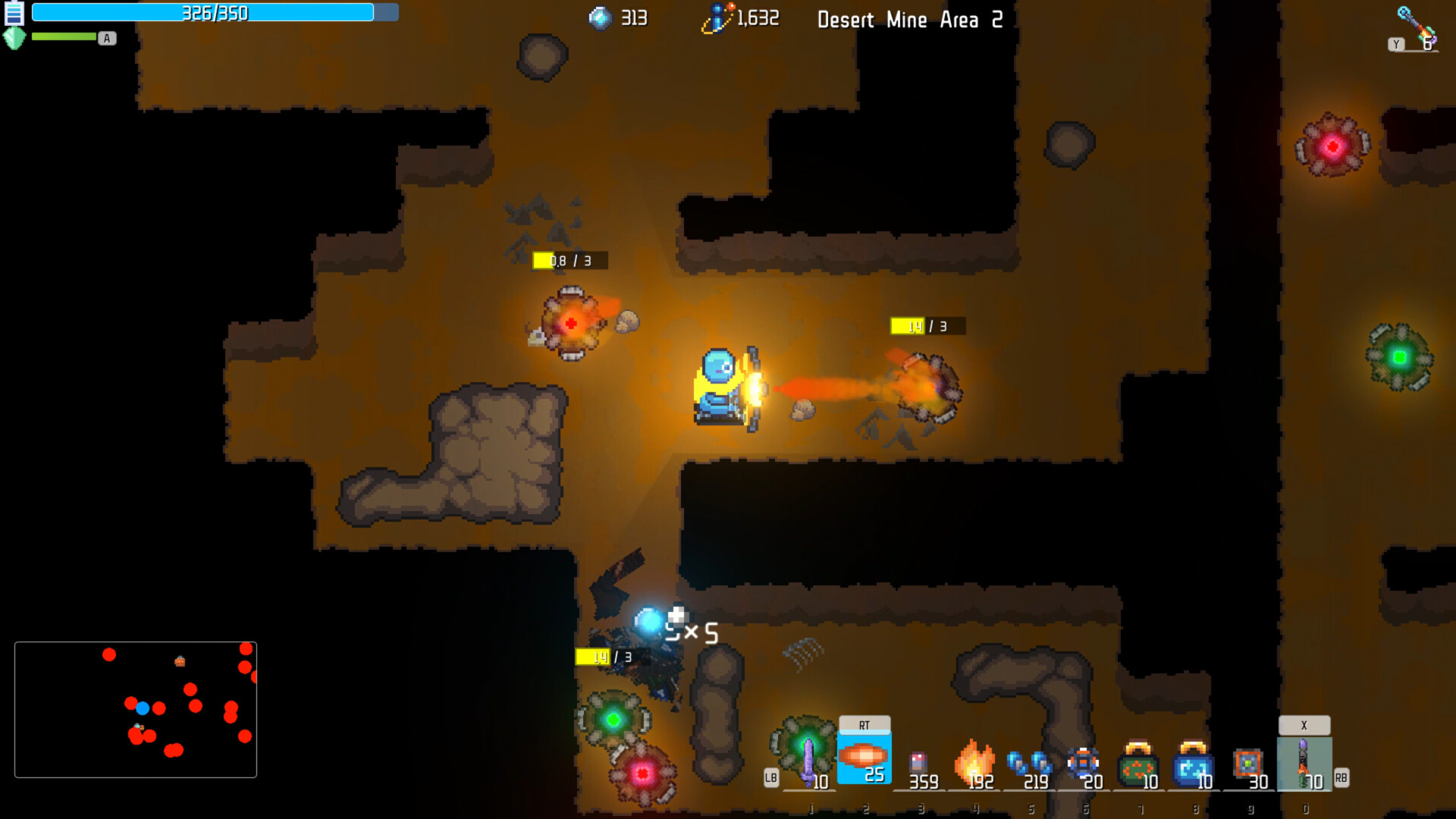Select the orange torpedo weapon in slot 2
This screenshot has width=1456, height=819.
pos(864,755)
